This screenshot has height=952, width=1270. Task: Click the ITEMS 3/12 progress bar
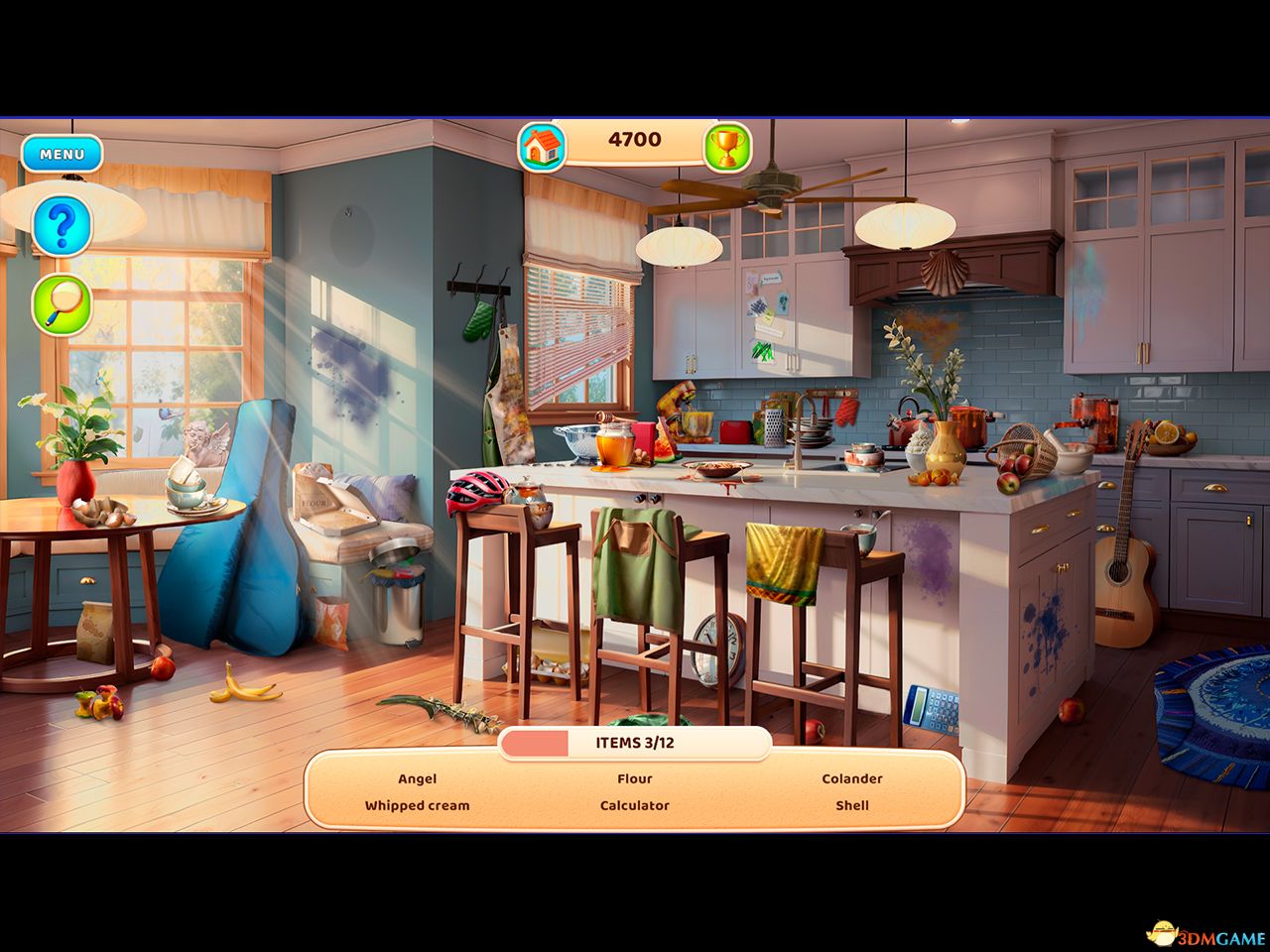[x=635, y=742]
